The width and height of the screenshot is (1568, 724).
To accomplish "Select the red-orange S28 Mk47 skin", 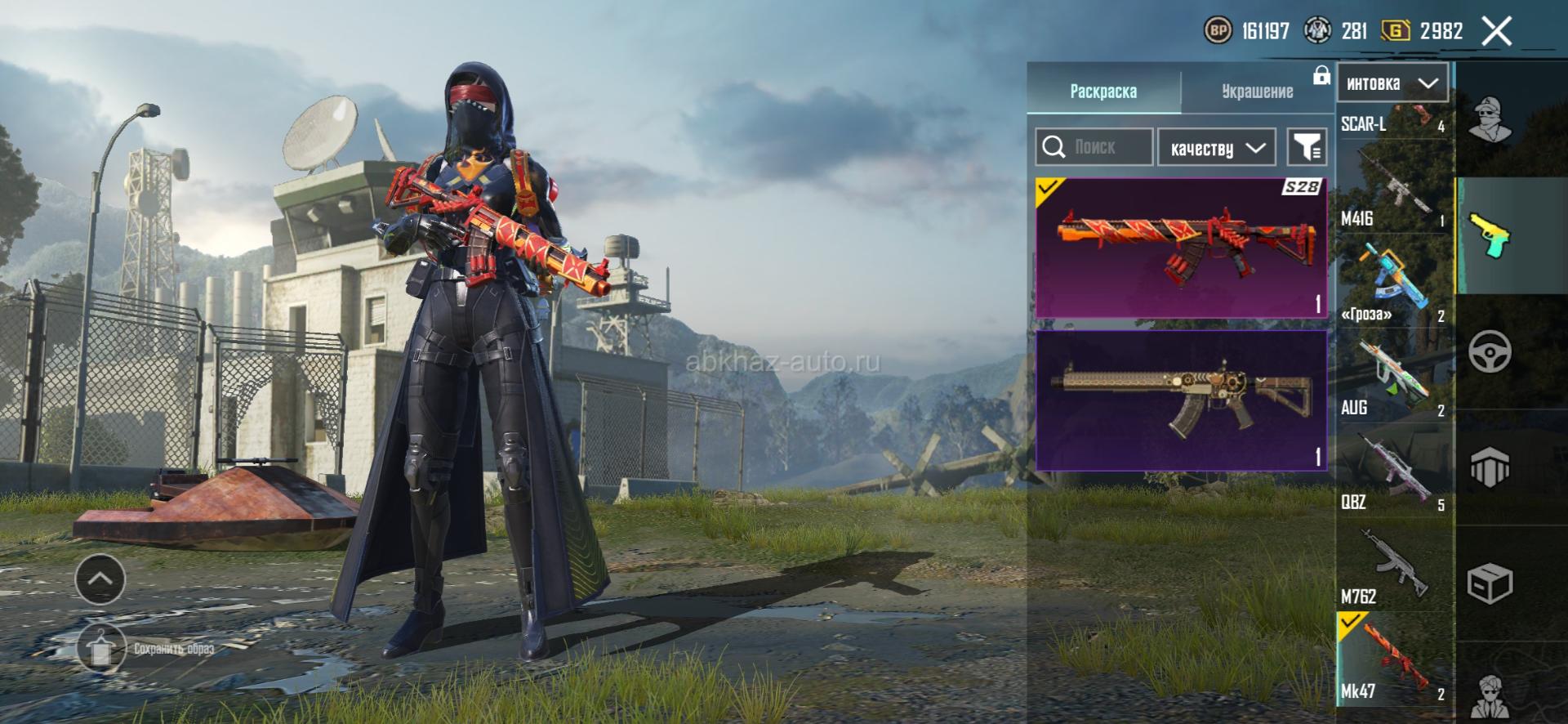I will click(1181, 248).
